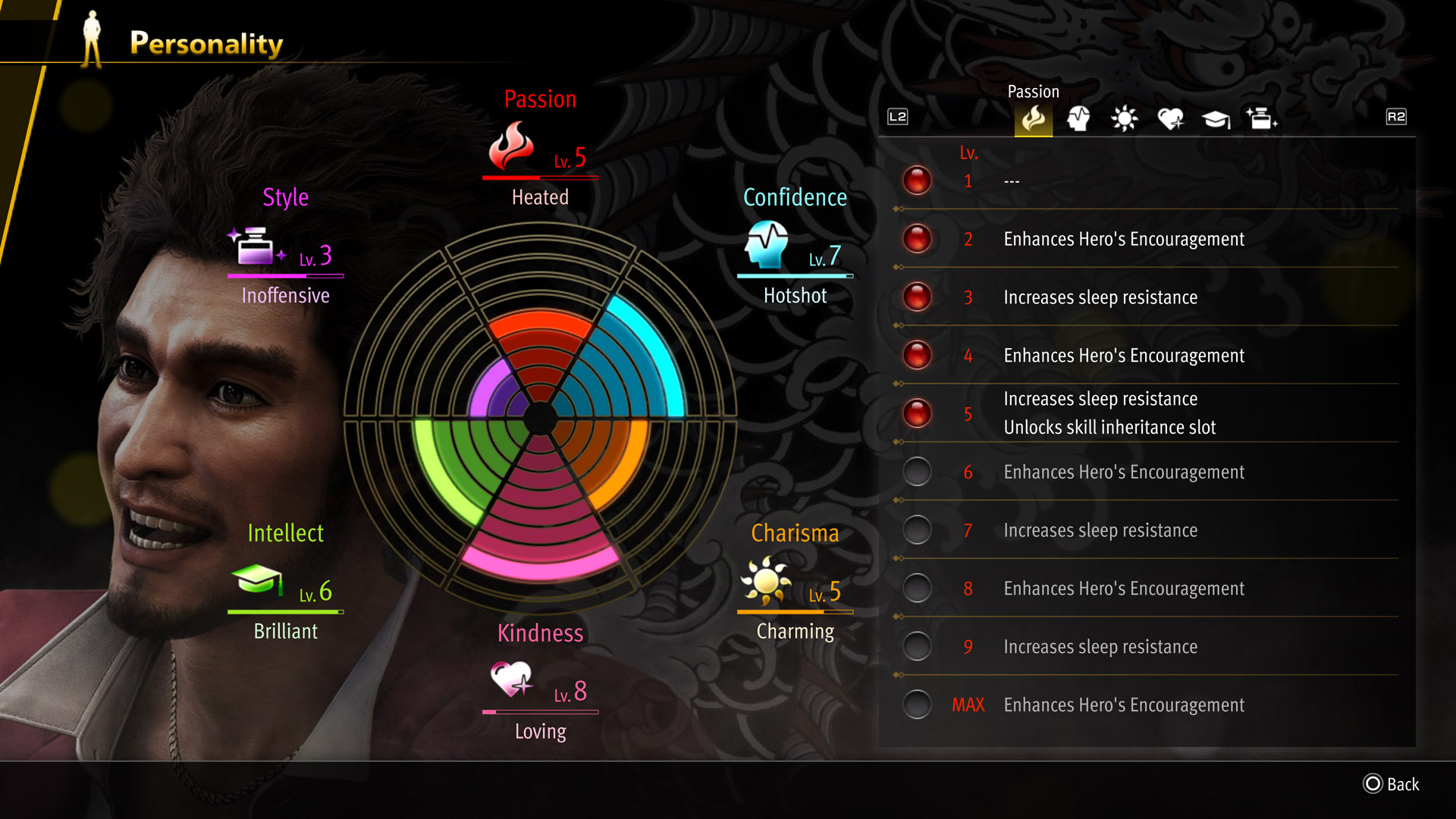This screenshot has width=1456, height=819.
Task: Toggle the level 2 red milestone orb
Action: [917, 240]
